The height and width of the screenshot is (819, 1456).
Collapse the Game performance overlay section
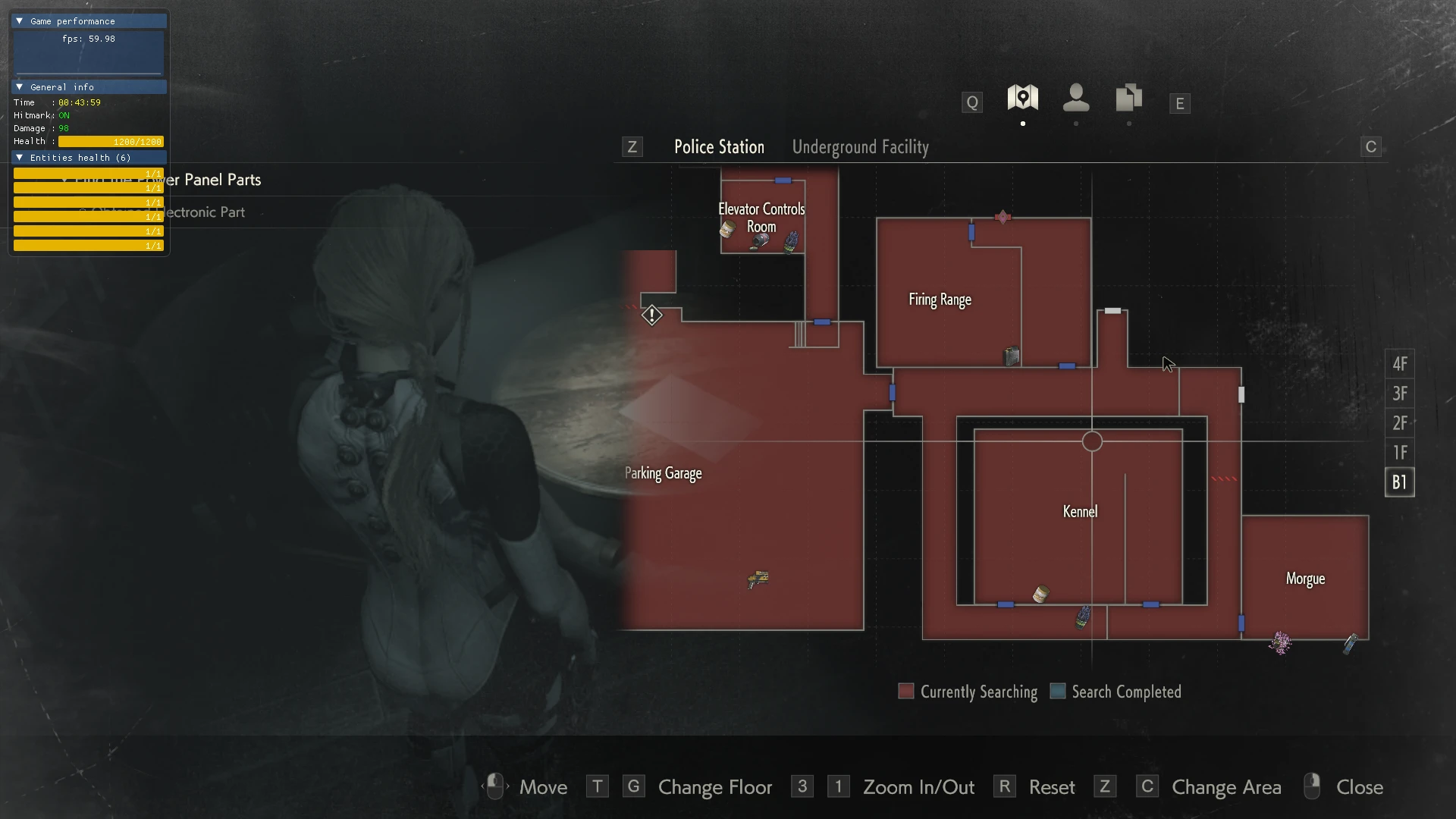click(x=20, y=21)
